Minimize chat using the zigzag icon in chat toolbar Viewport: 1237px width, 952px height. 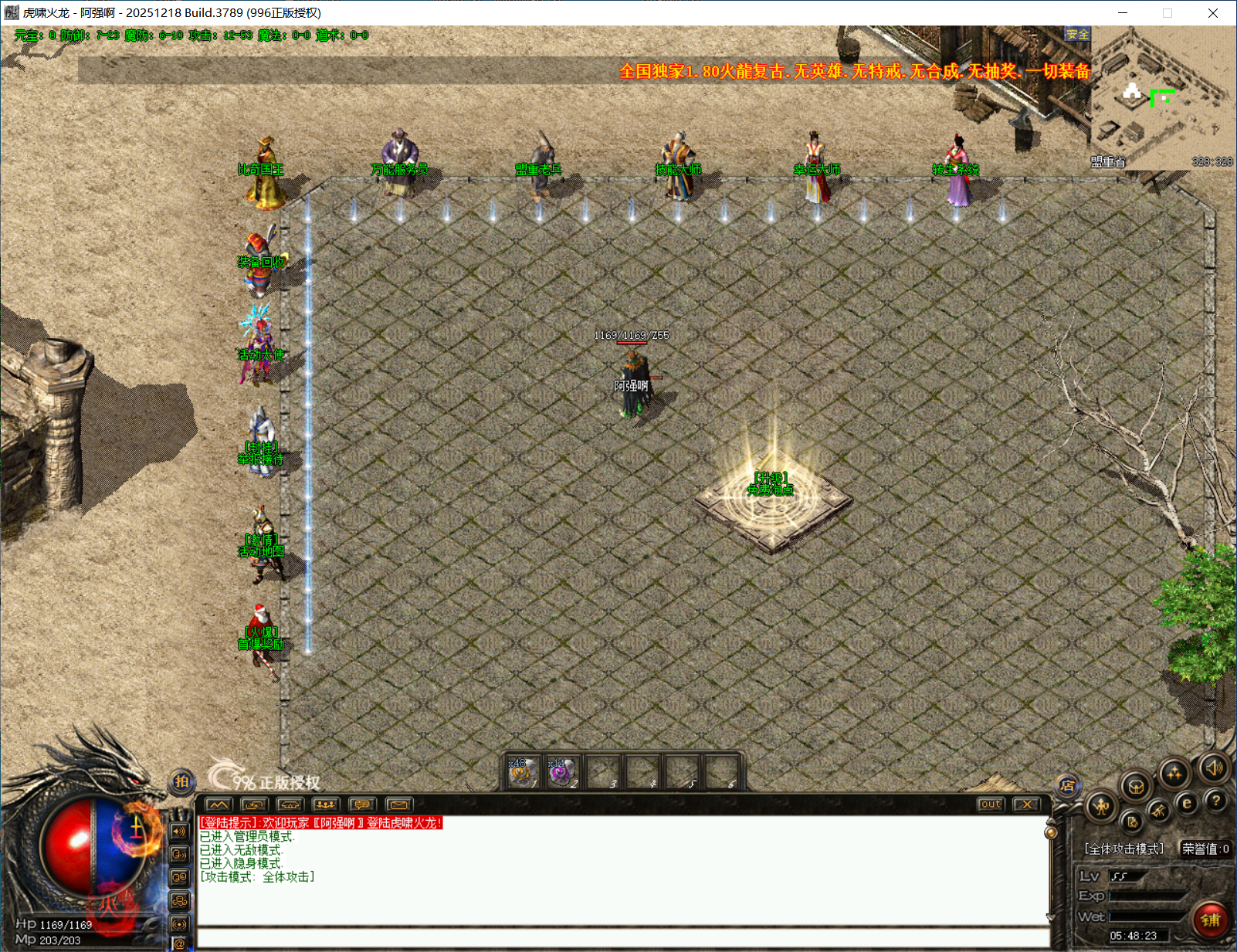217,805
